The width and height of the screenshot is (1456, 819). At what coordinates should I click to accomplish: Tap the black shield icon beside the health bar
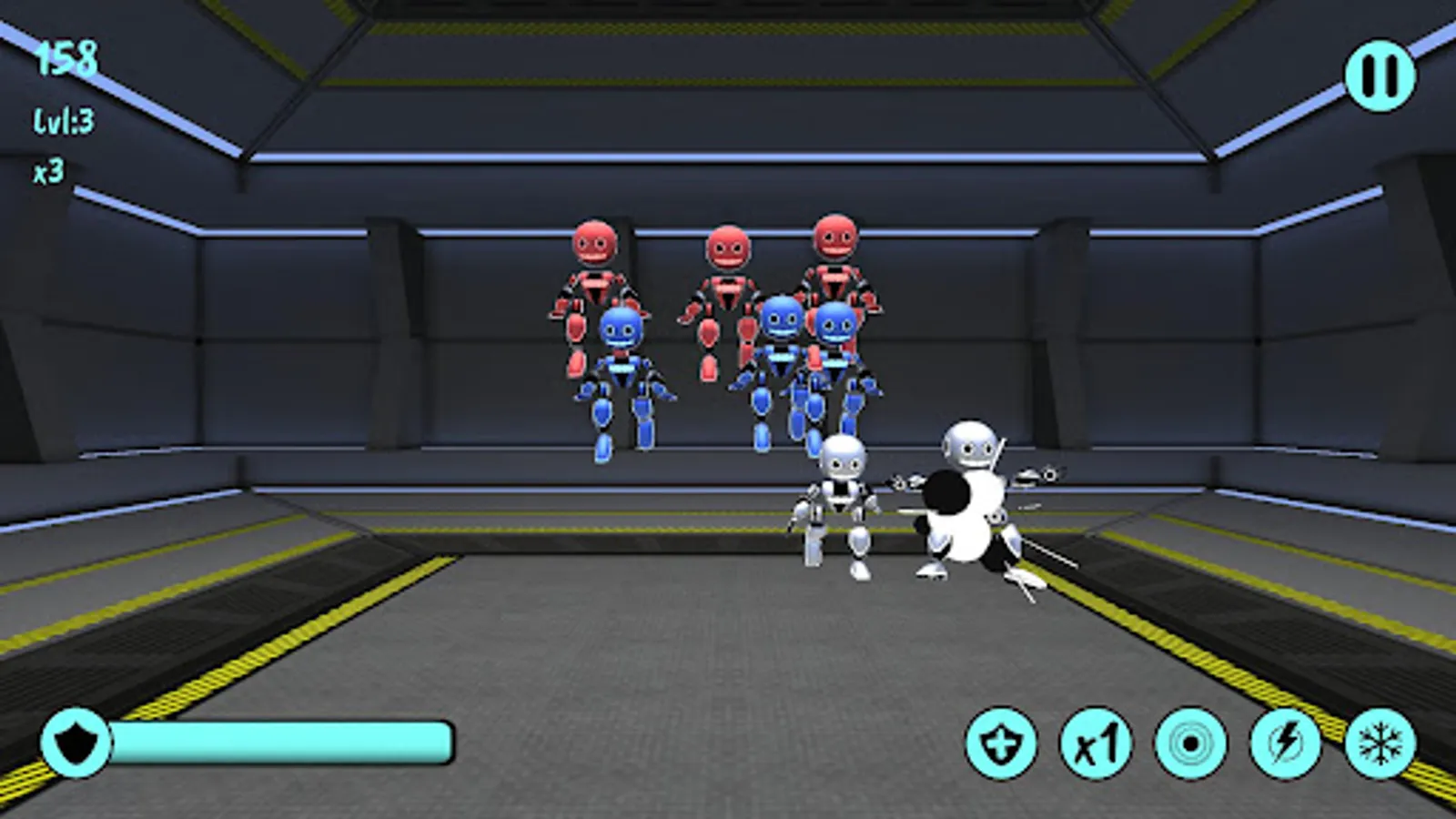pyautogui.click(x=77, y=742)
